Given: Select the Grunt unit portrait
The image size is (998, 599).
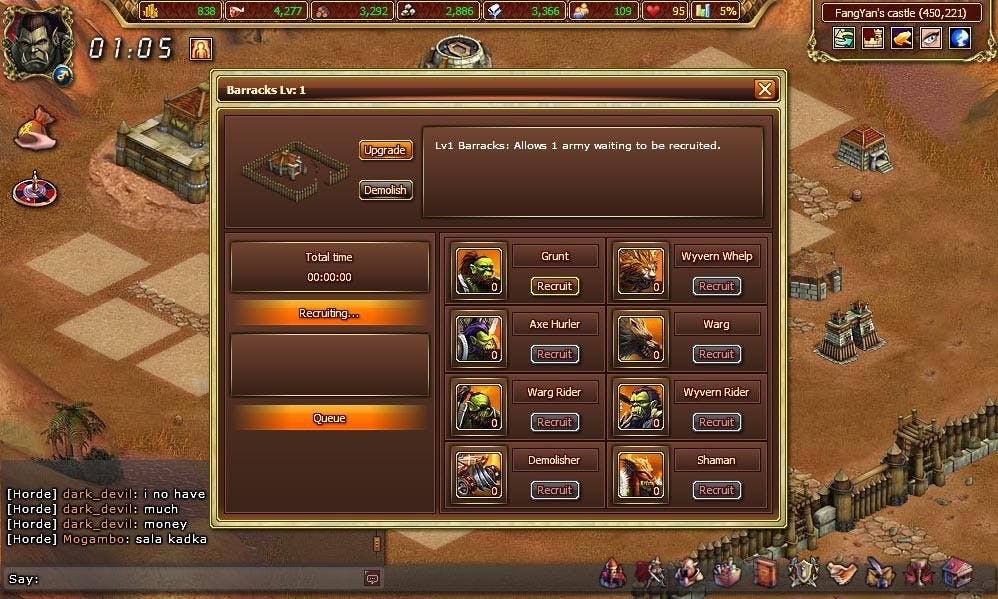Looking at the screenshot, I should click(479, 270).
